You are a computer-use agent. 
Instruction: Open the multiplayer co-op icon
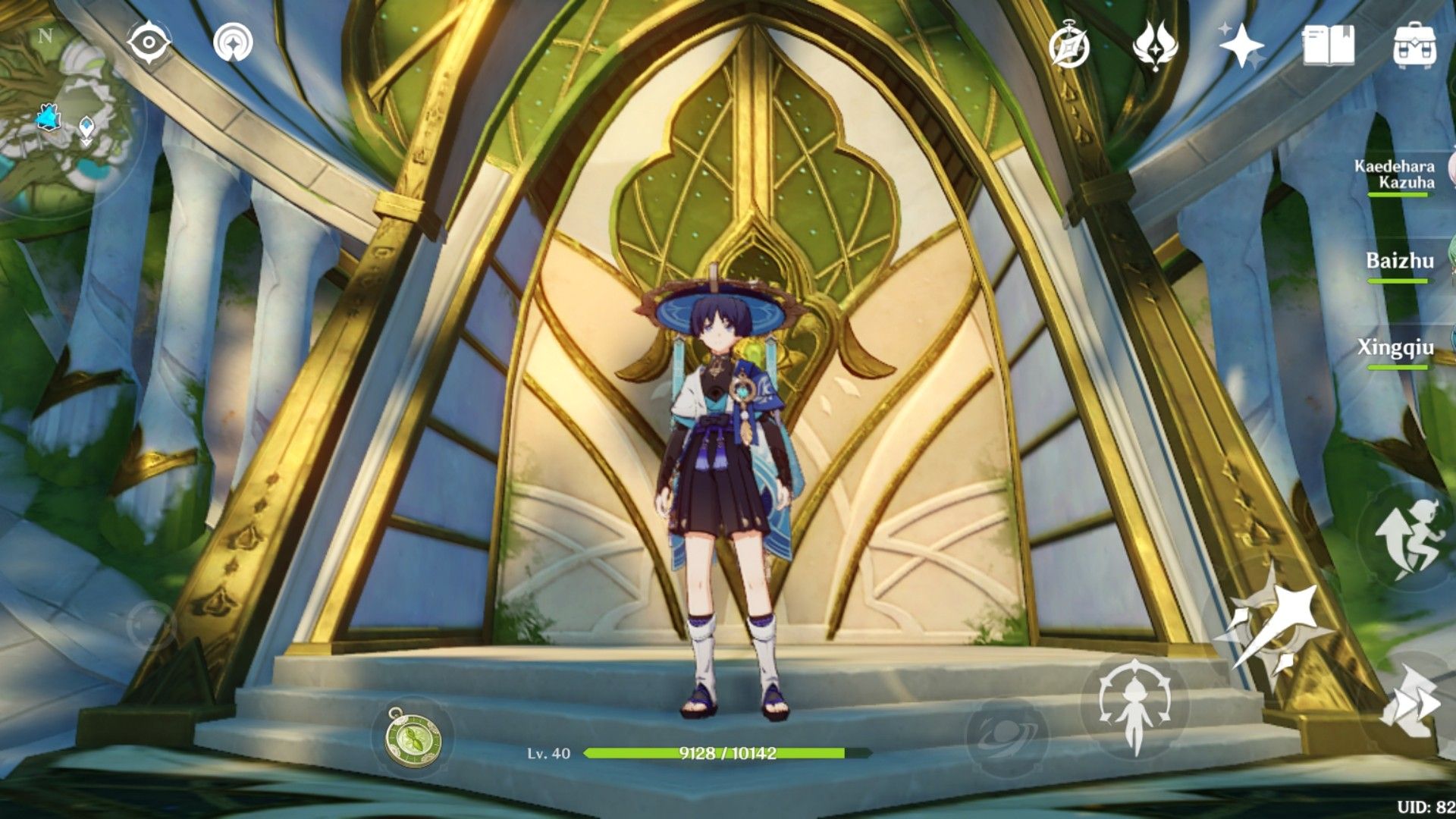coord(233,43)
